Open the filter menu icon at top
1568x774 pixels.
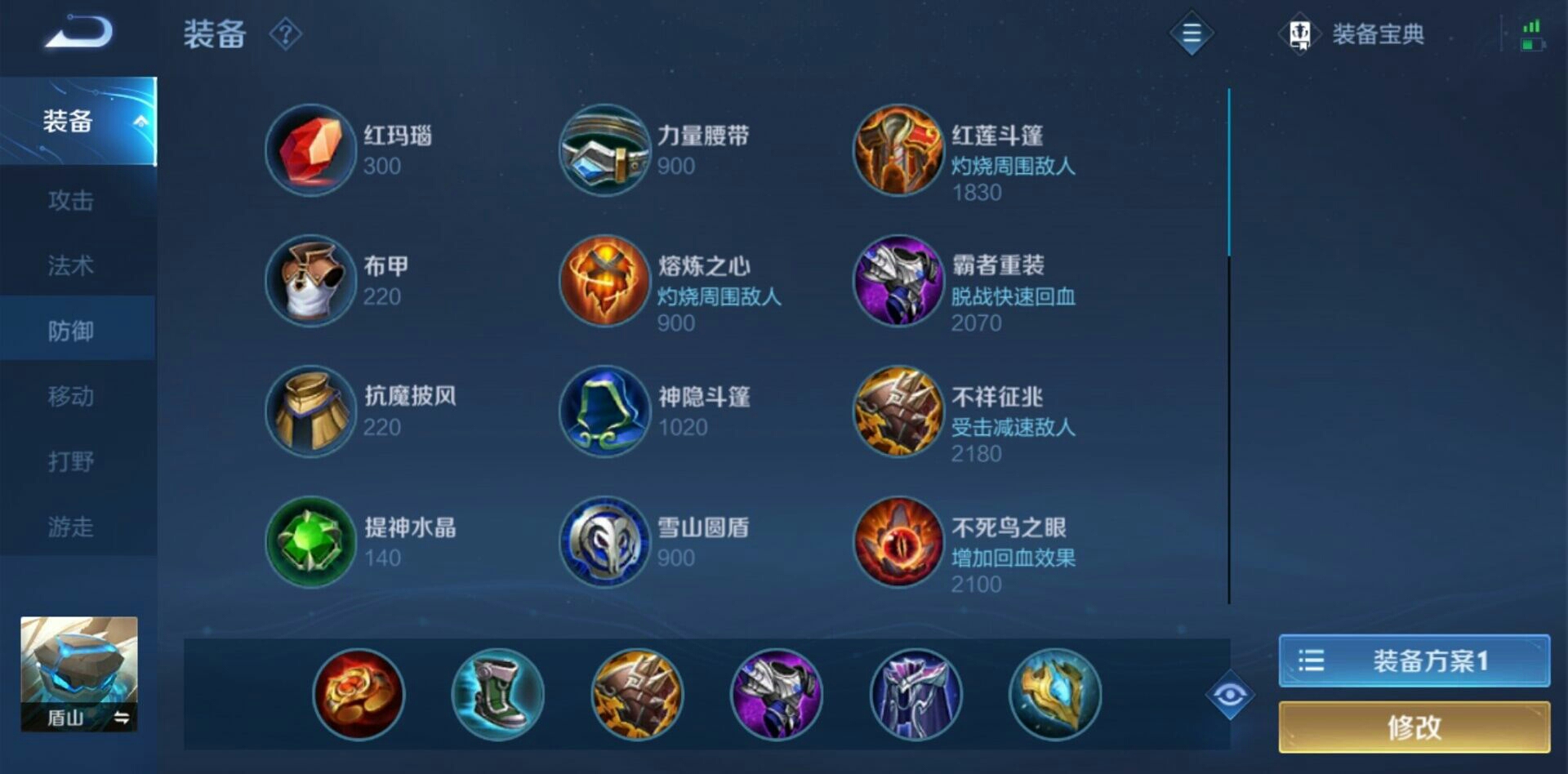point(1191,34)
